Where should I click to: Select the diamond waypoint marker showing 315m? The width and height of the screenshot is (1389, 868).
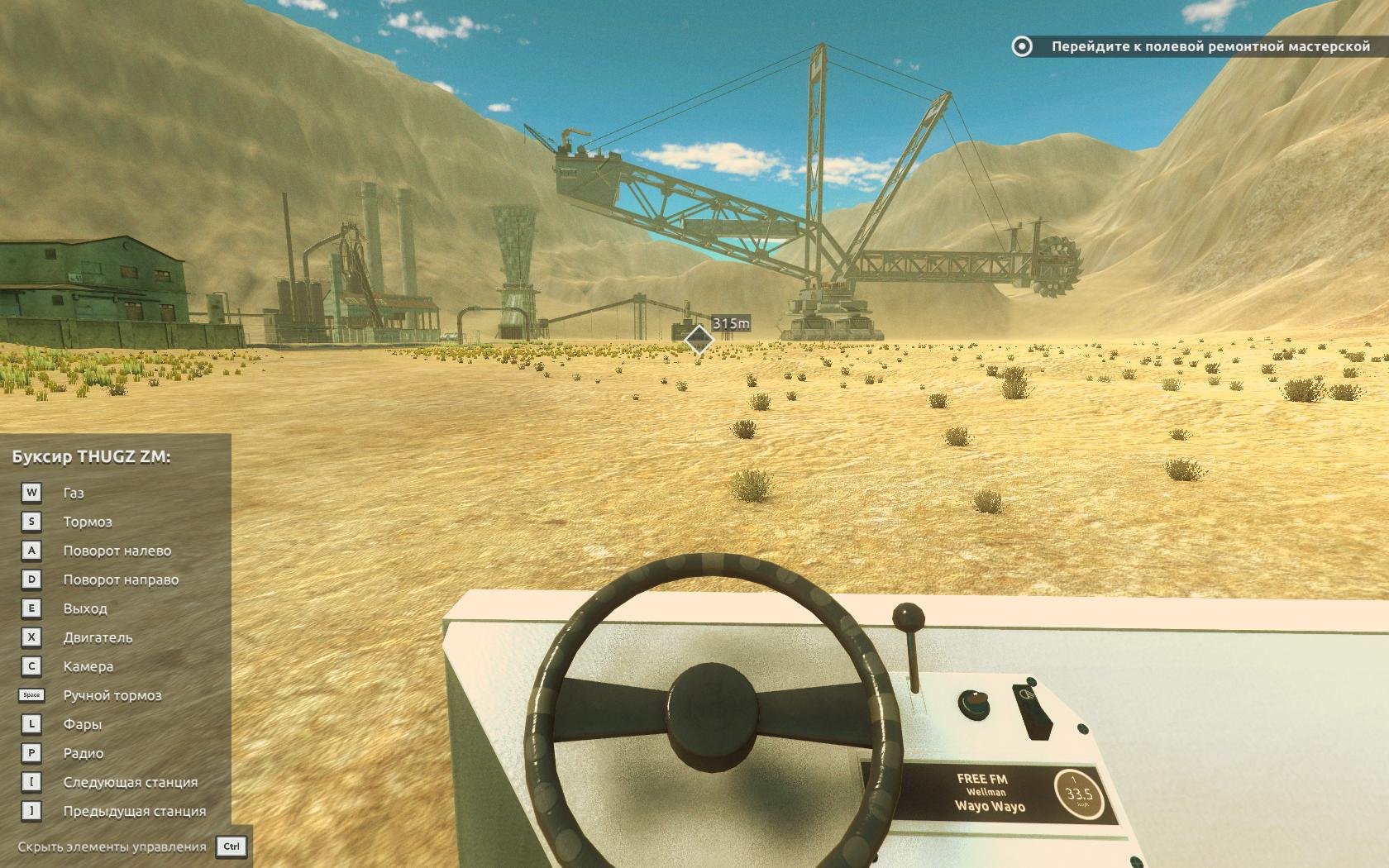(699, 339)
